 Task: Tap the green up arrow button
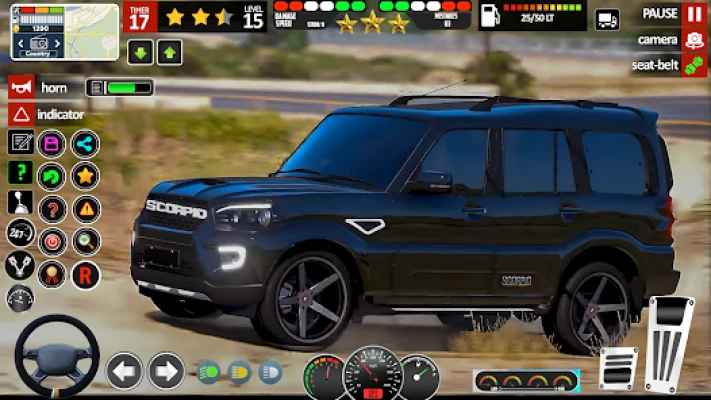[x=168, y=52]
